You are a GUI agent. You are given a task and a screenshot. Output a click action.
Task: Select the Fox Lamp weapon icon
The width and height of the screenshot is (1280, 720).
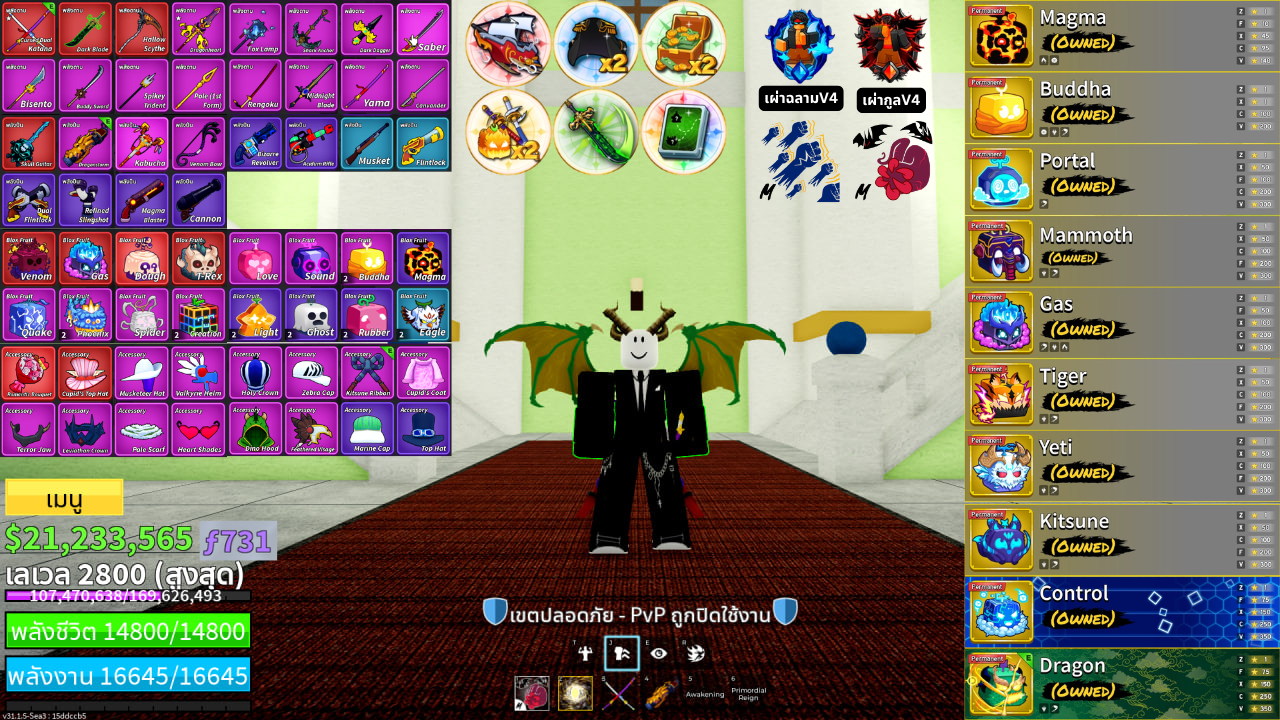(255, 30)
